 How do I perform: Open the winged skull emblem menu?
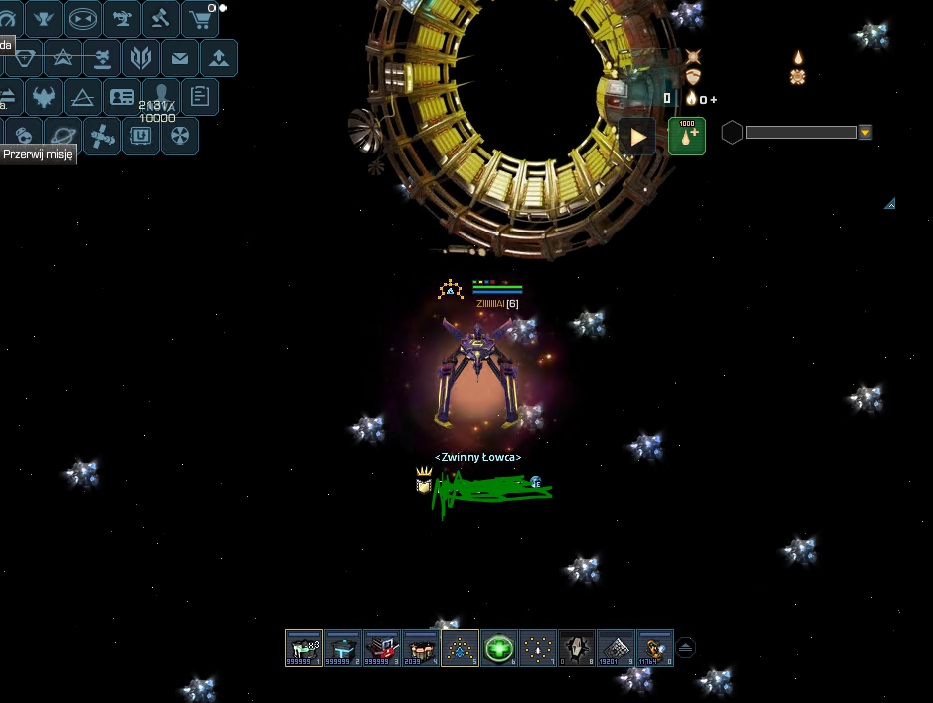44,97
